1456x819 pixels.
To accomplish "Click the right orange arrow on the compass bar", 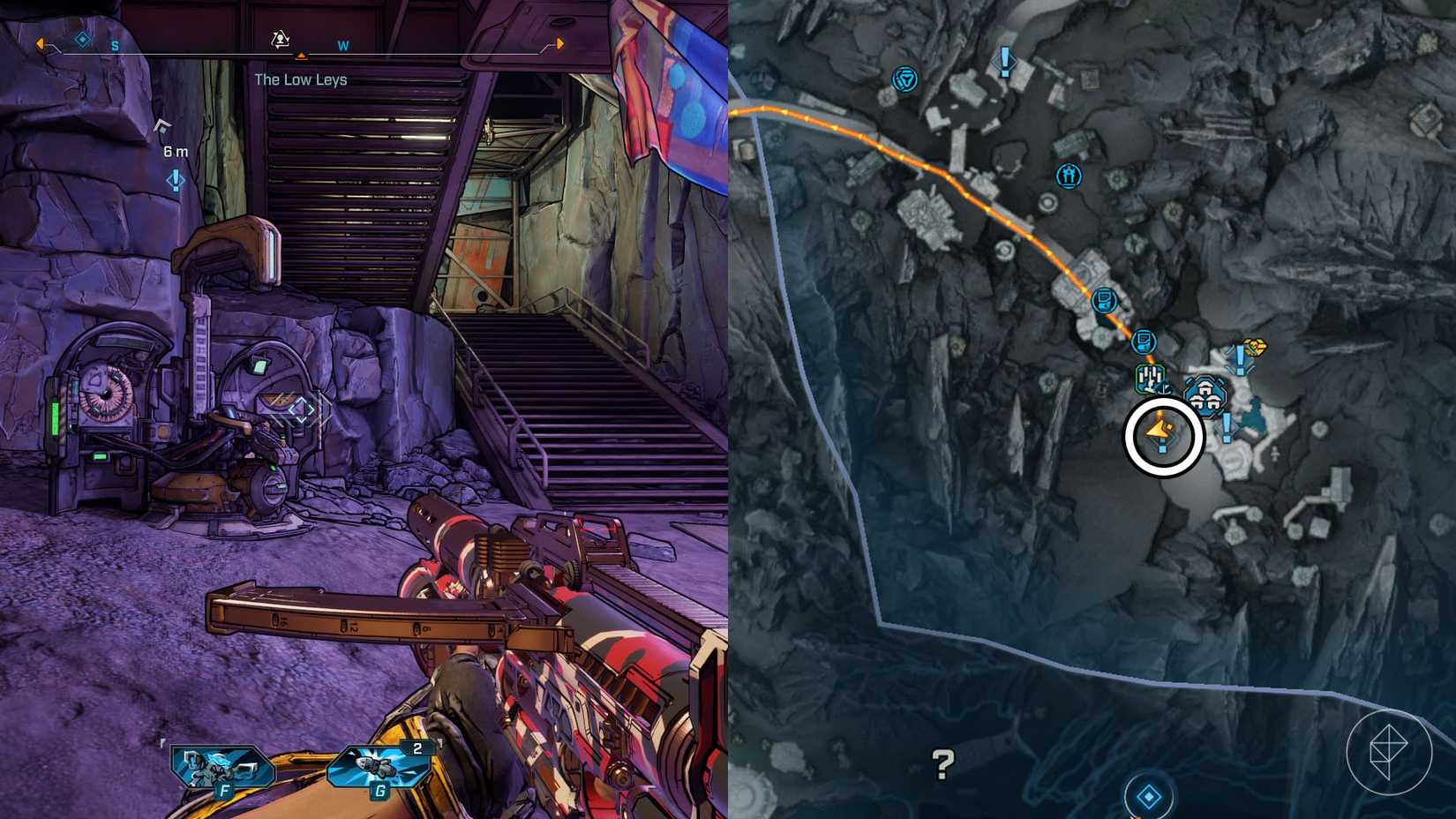I will 561,42.
